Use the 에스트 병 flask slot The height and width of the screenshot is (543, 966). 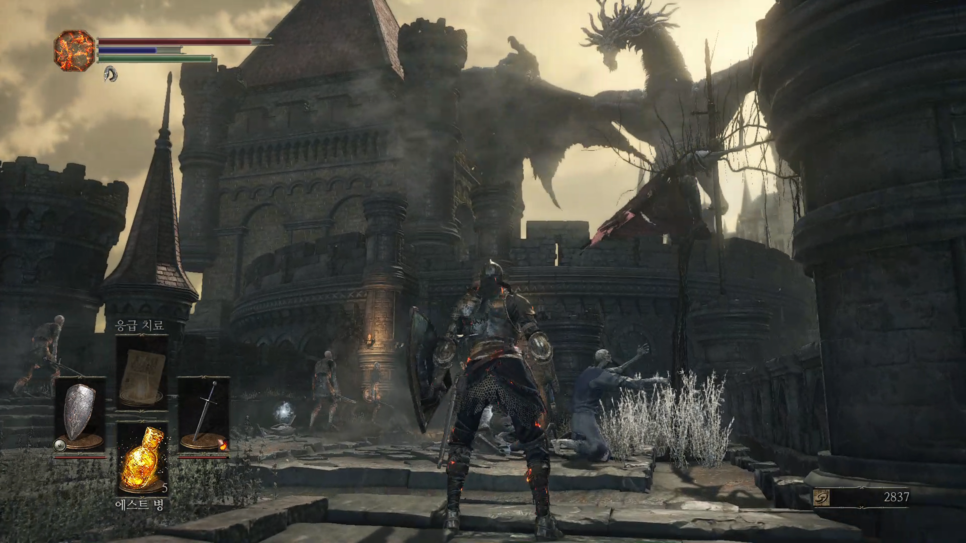(141, 458)
